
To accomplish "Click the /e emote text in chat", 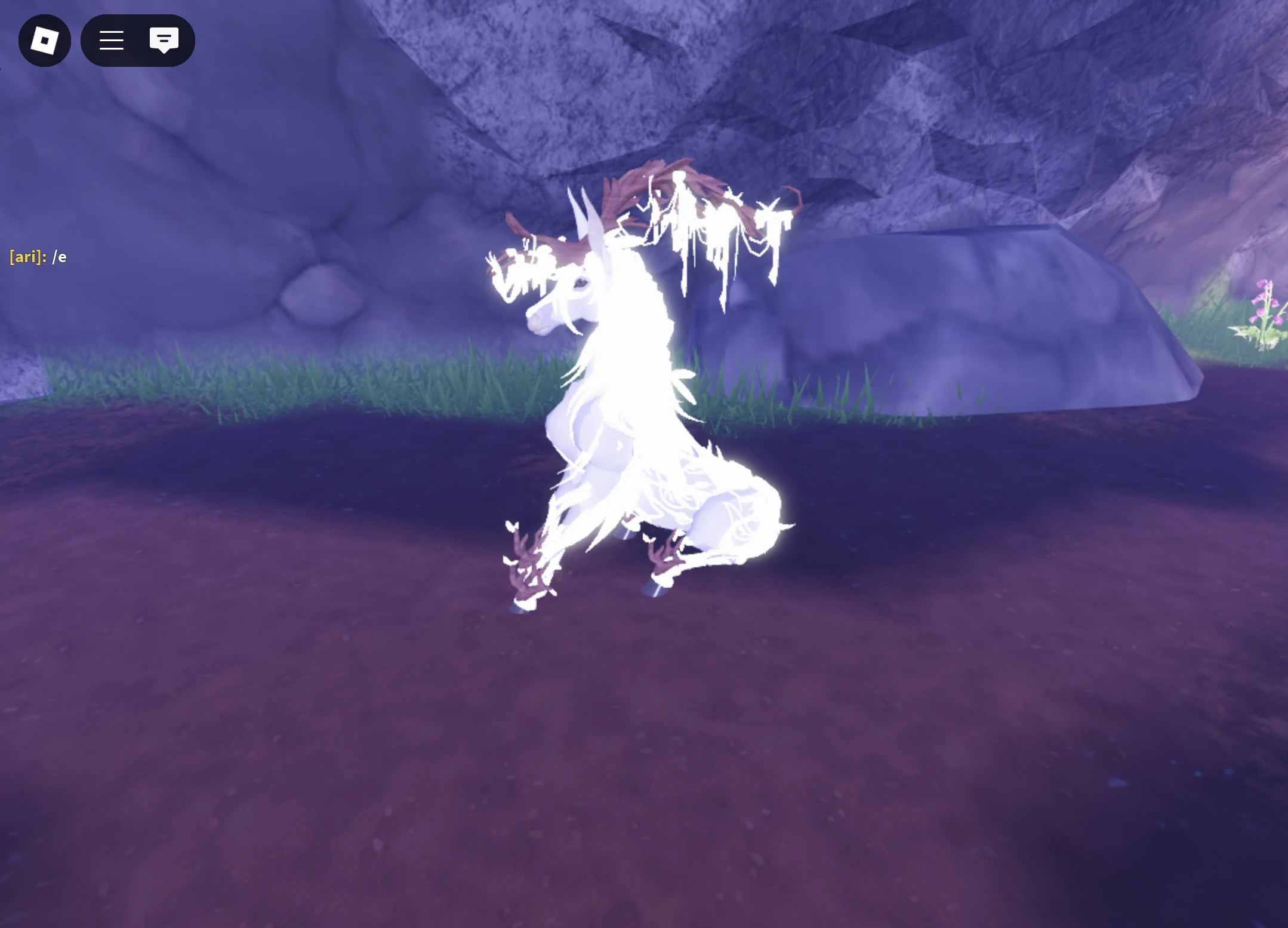I will coord(60,257).
